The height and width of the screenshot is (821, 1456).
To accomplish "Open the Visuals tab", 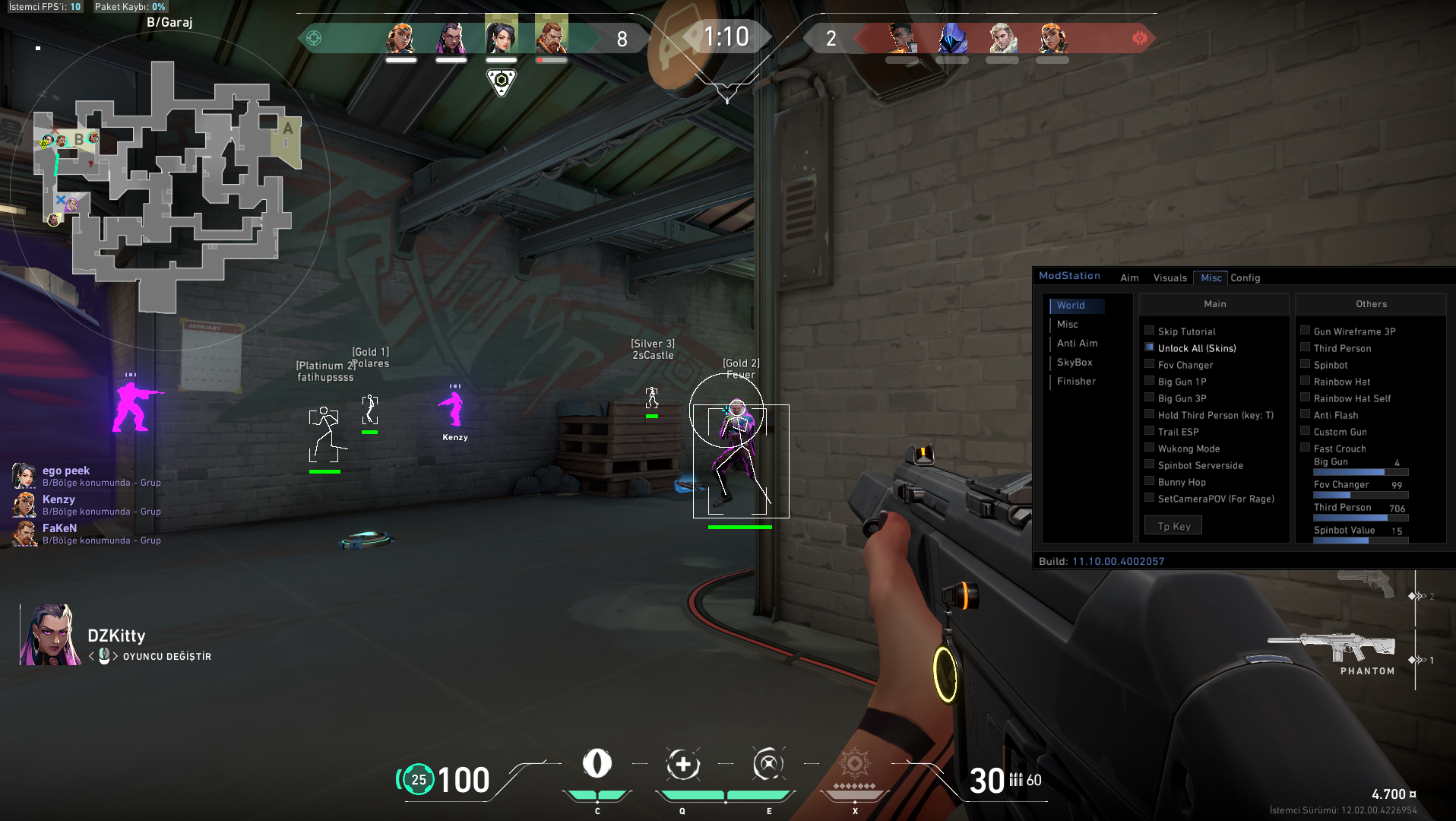I will [1170, 278].
